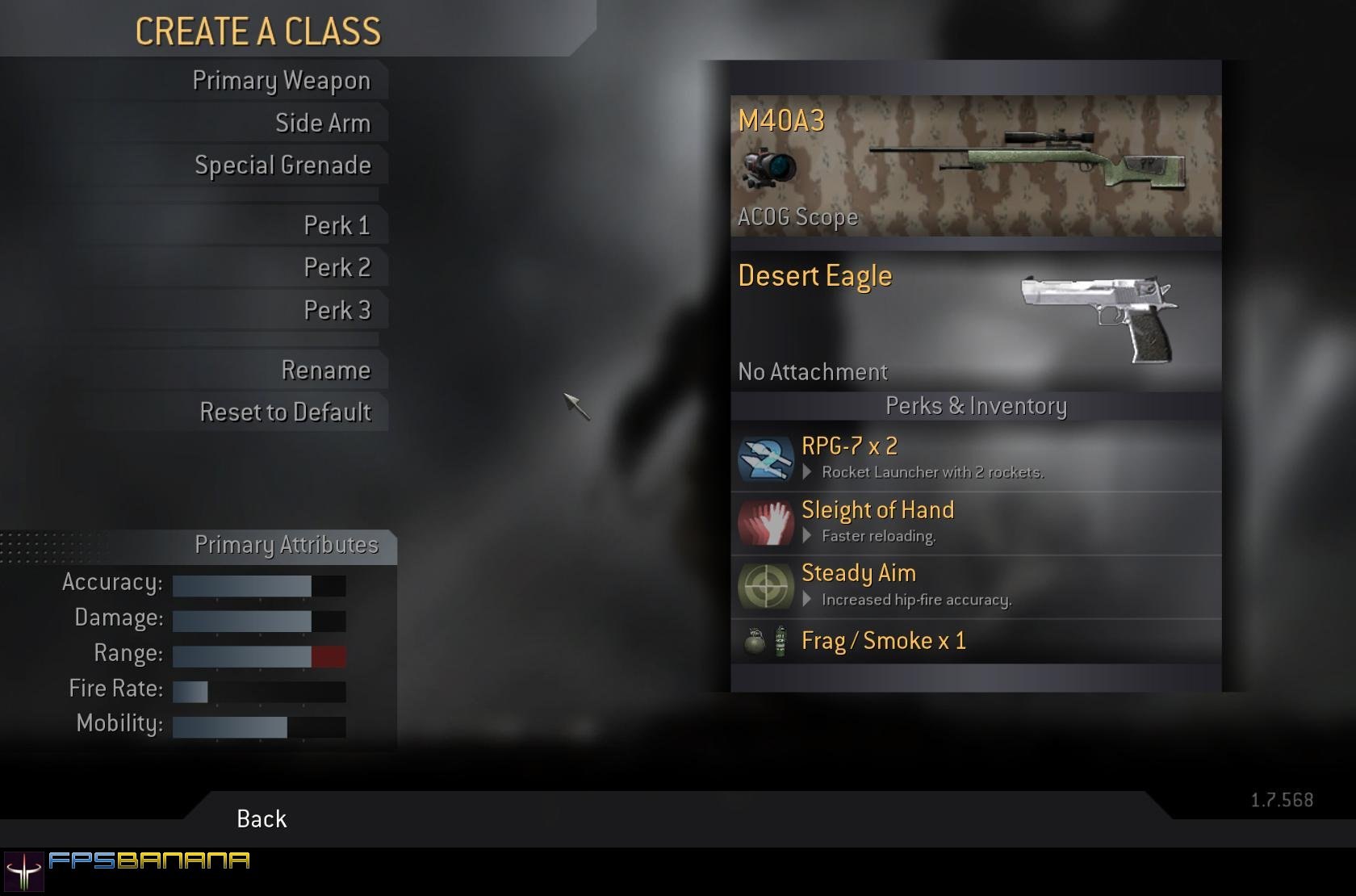This screenshot has height=896, width=1356.
Task: Click the ACOG Scope attachment icon
Action: click(768, 168)
